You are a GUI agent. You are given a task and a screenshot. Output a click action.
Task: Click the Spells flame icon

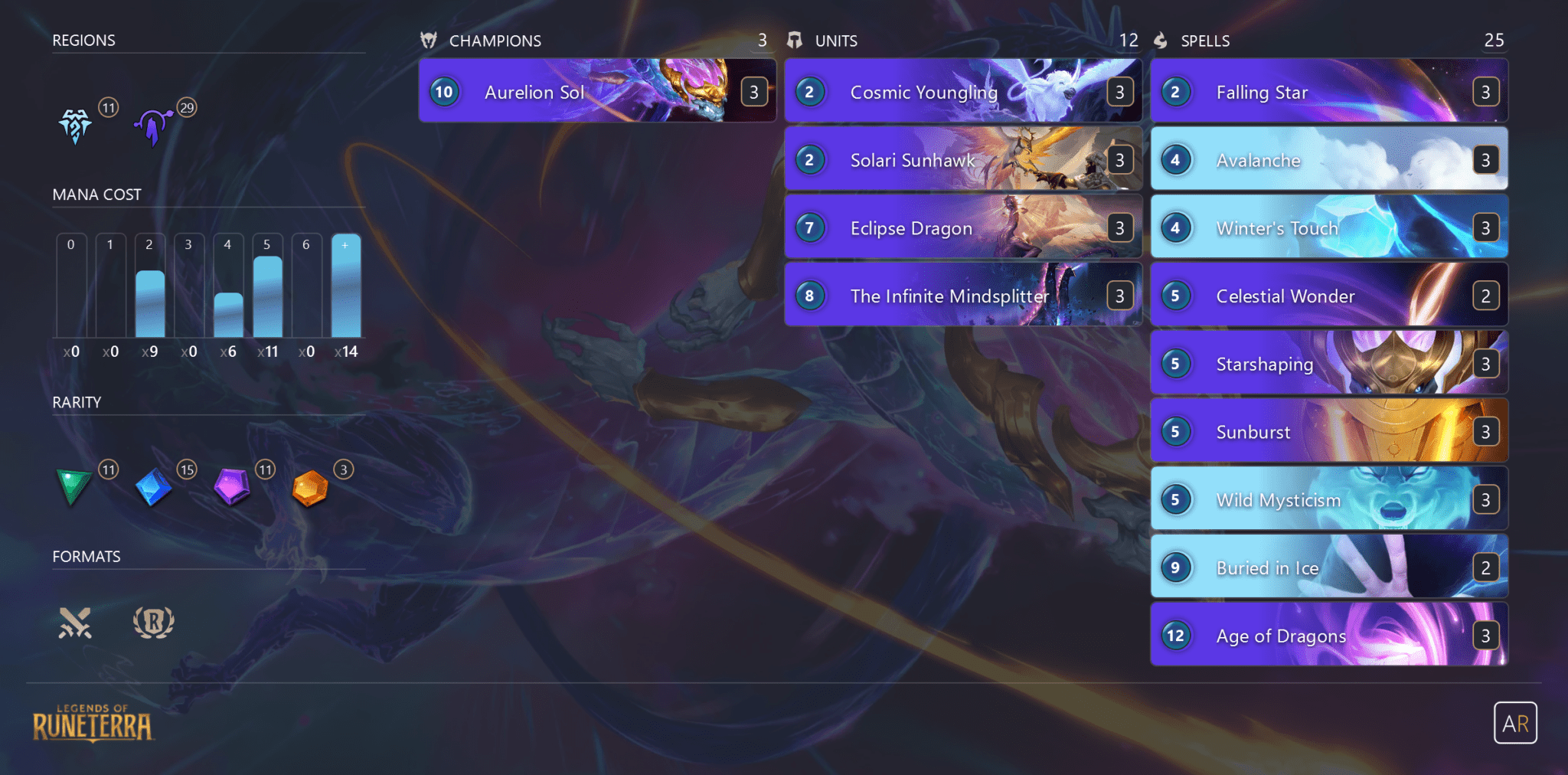point(1161,41)
